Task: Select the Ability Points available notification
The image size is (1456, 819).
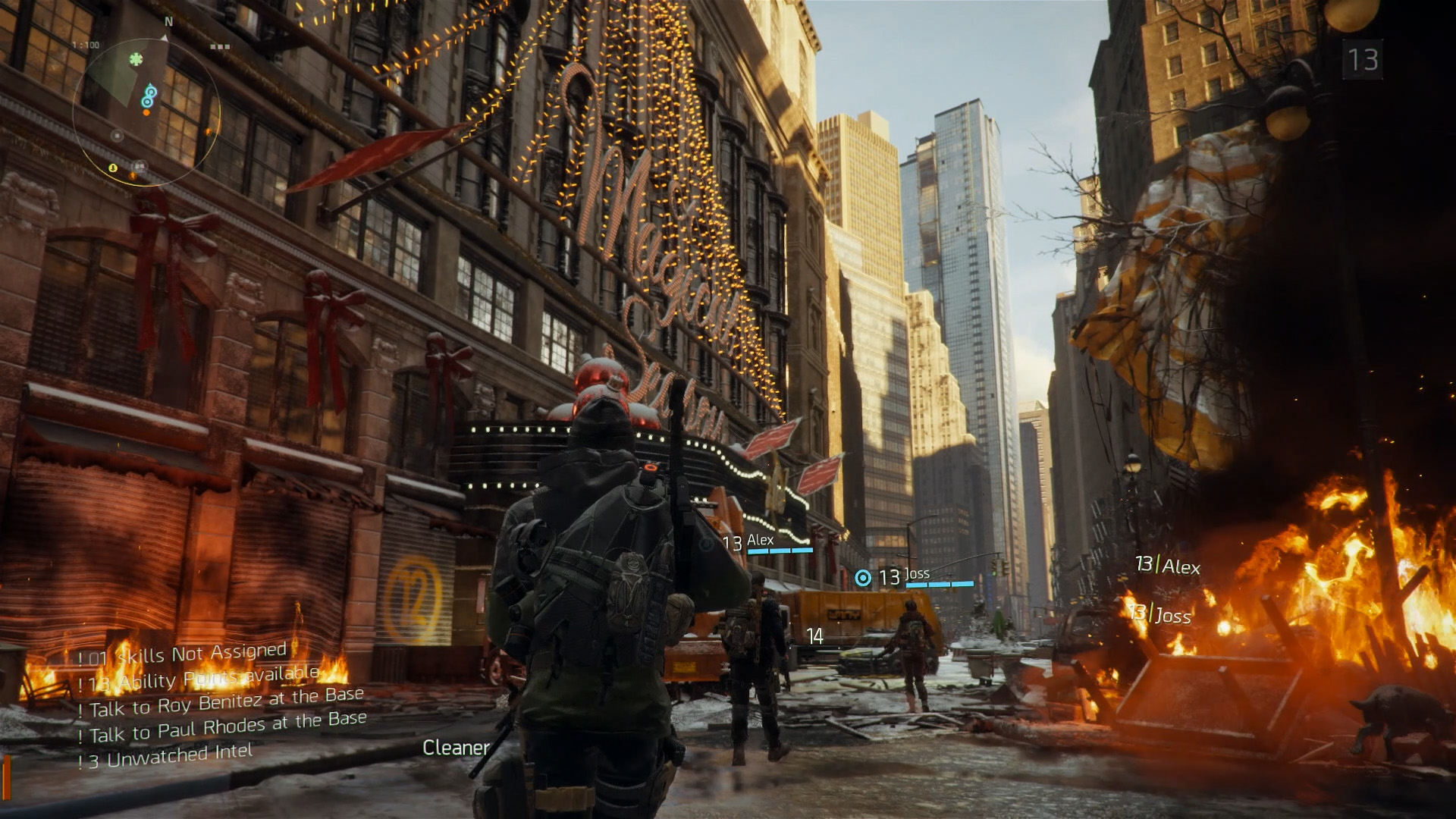Action: point(203,679)
